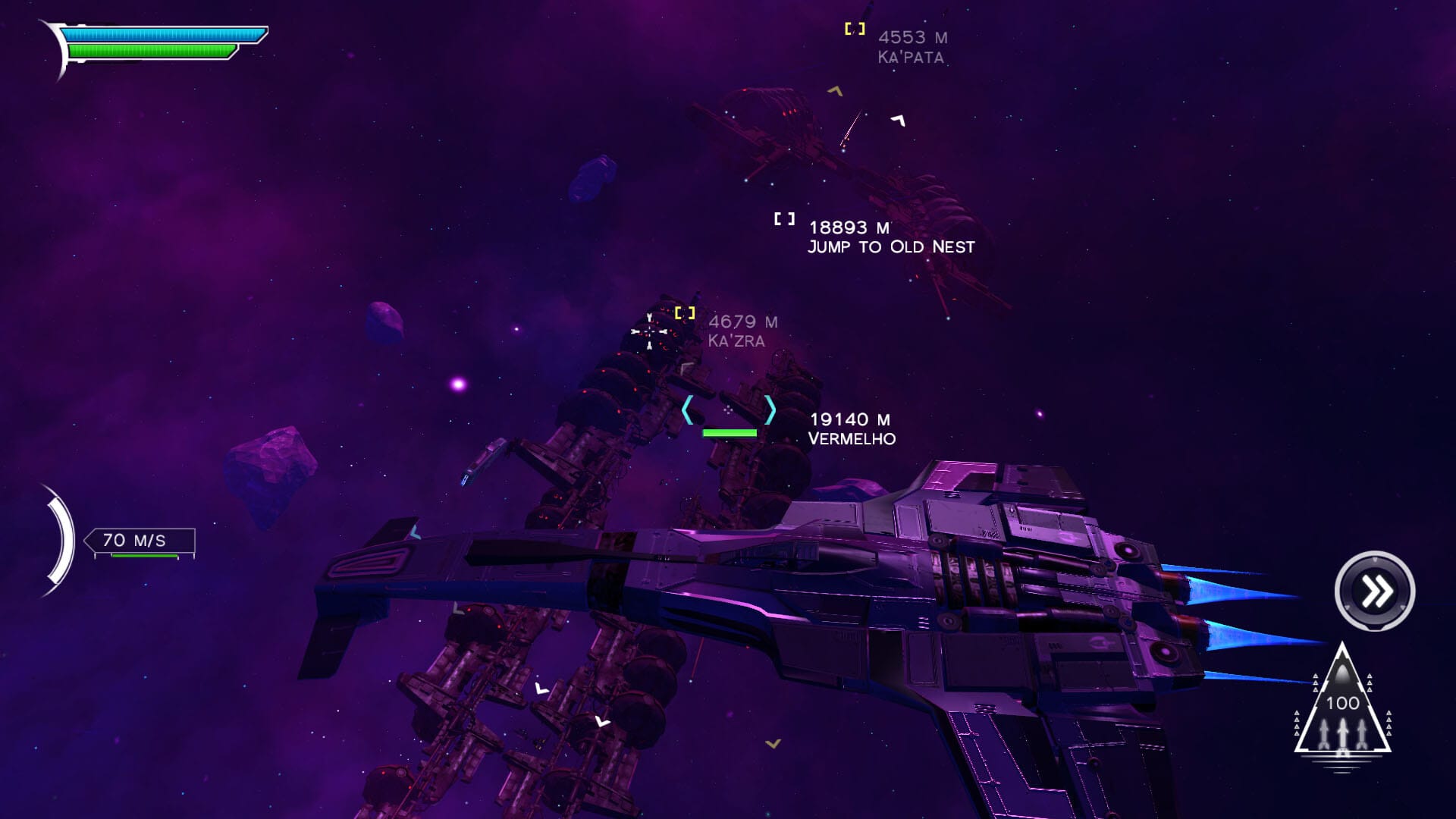This screenshot has height=819, width=1456.
Task: Select the Jump to Old Nest label
Action: 891,246
